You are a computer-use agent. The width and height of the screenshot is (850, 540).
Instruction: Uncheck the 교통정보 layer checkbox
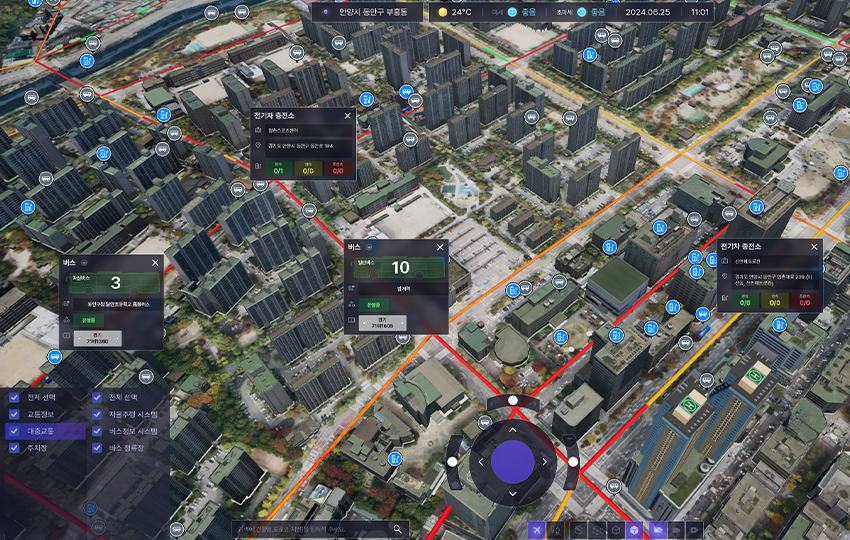[x=14, y=414]
